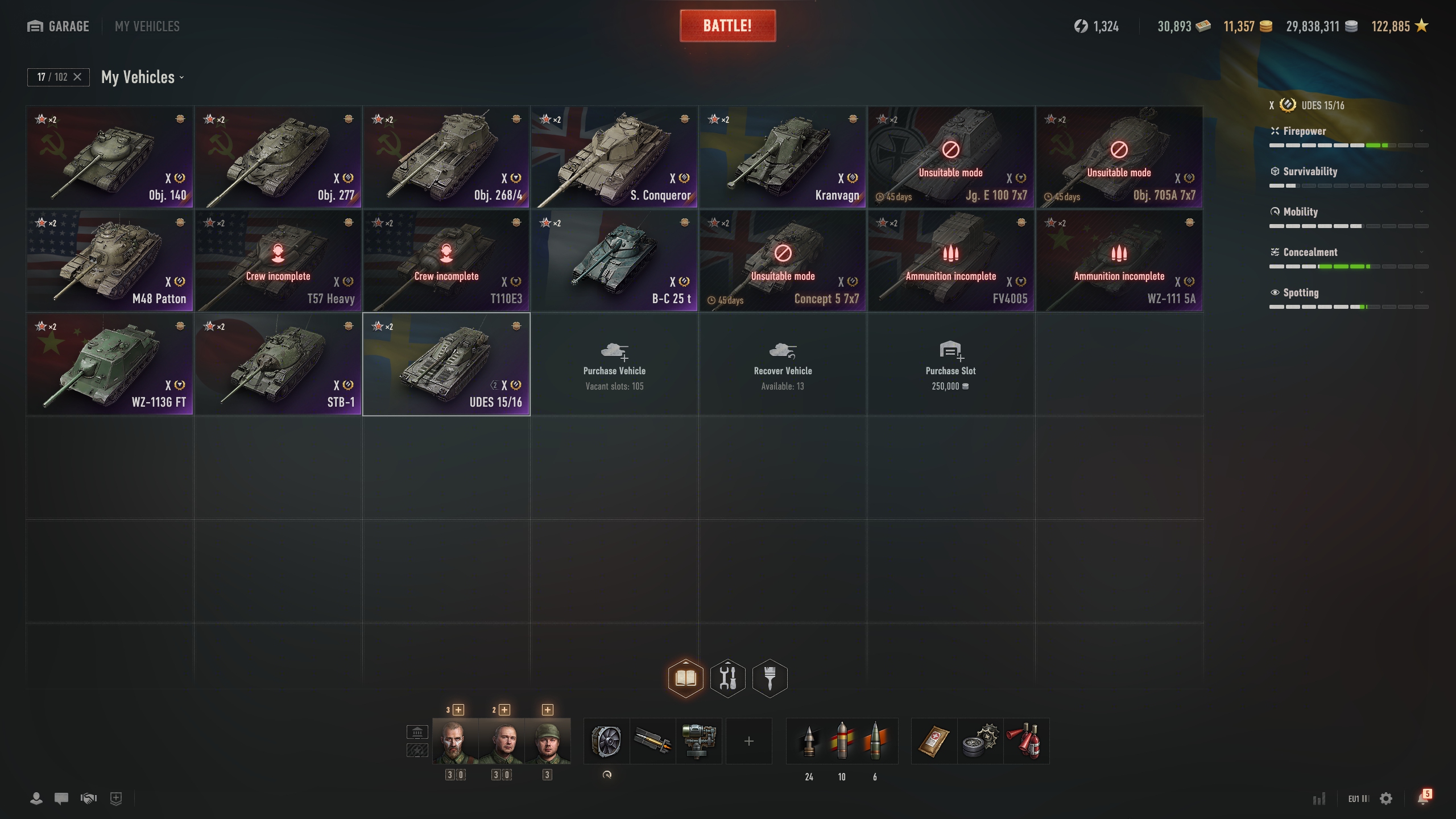
Task: Pick the B-C 25 t vehicle
Action: [x=614, y=260]
